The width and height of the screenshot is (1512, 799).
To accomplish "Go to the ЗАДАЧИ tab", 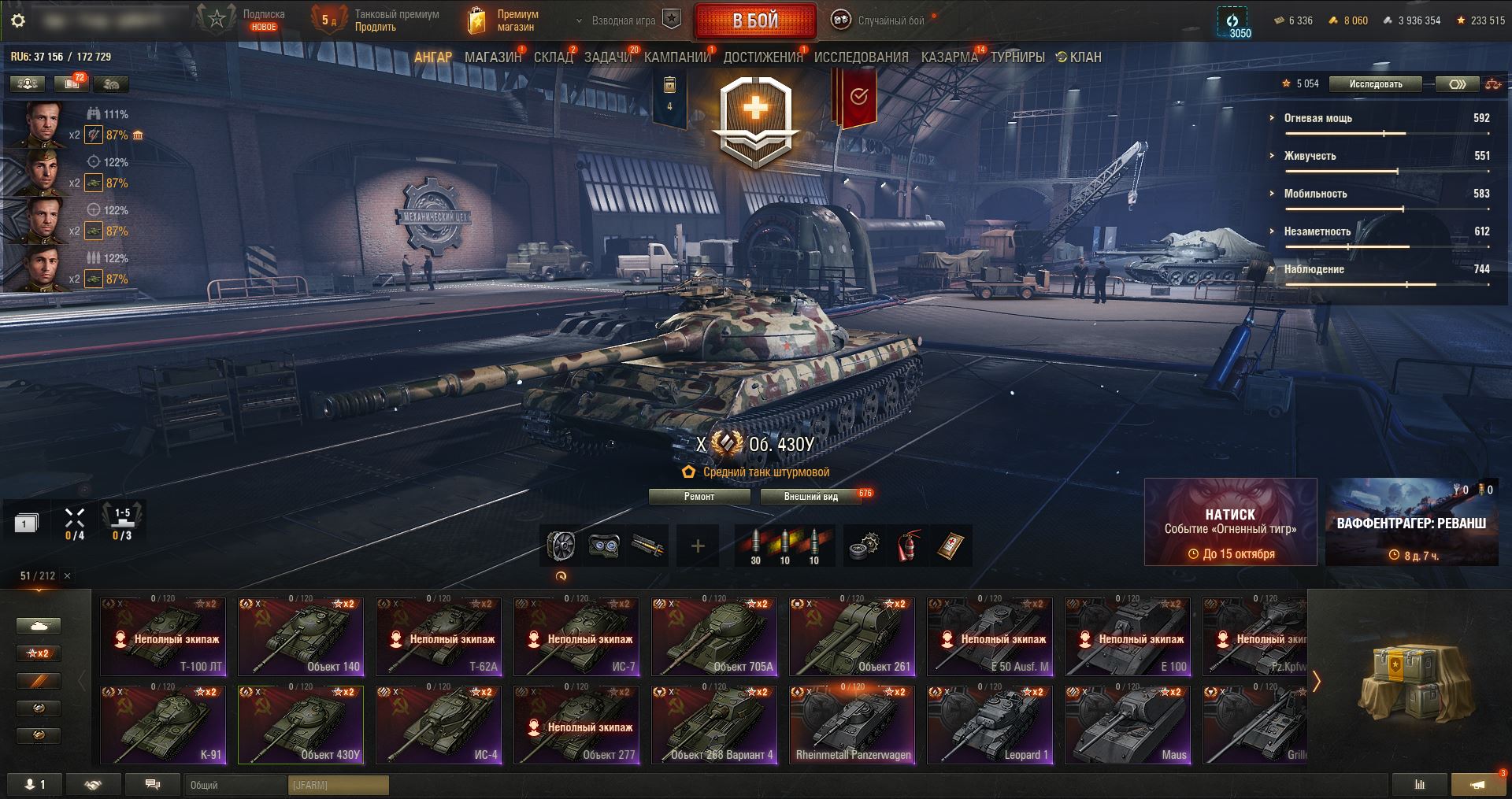I will pyautogui.click(x=607, y=57).
